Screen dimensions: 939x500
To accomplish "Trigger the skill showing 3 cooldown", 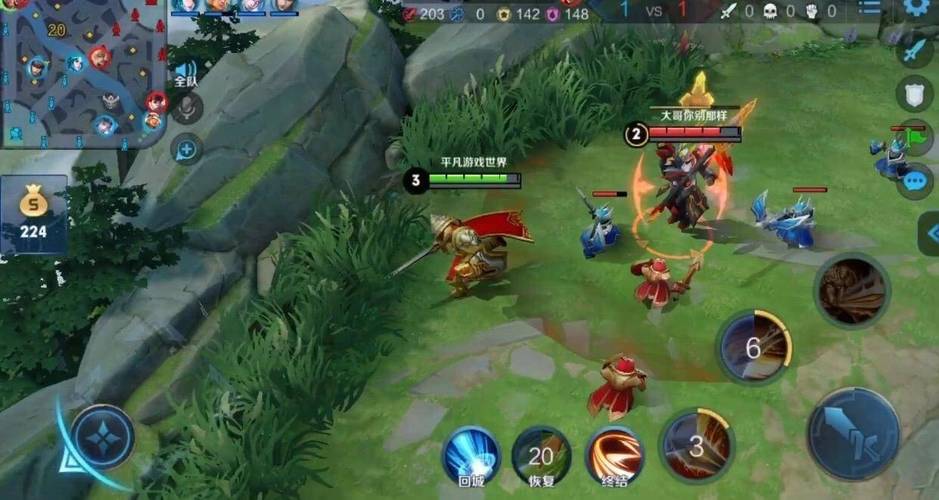I will pos(696,446).
